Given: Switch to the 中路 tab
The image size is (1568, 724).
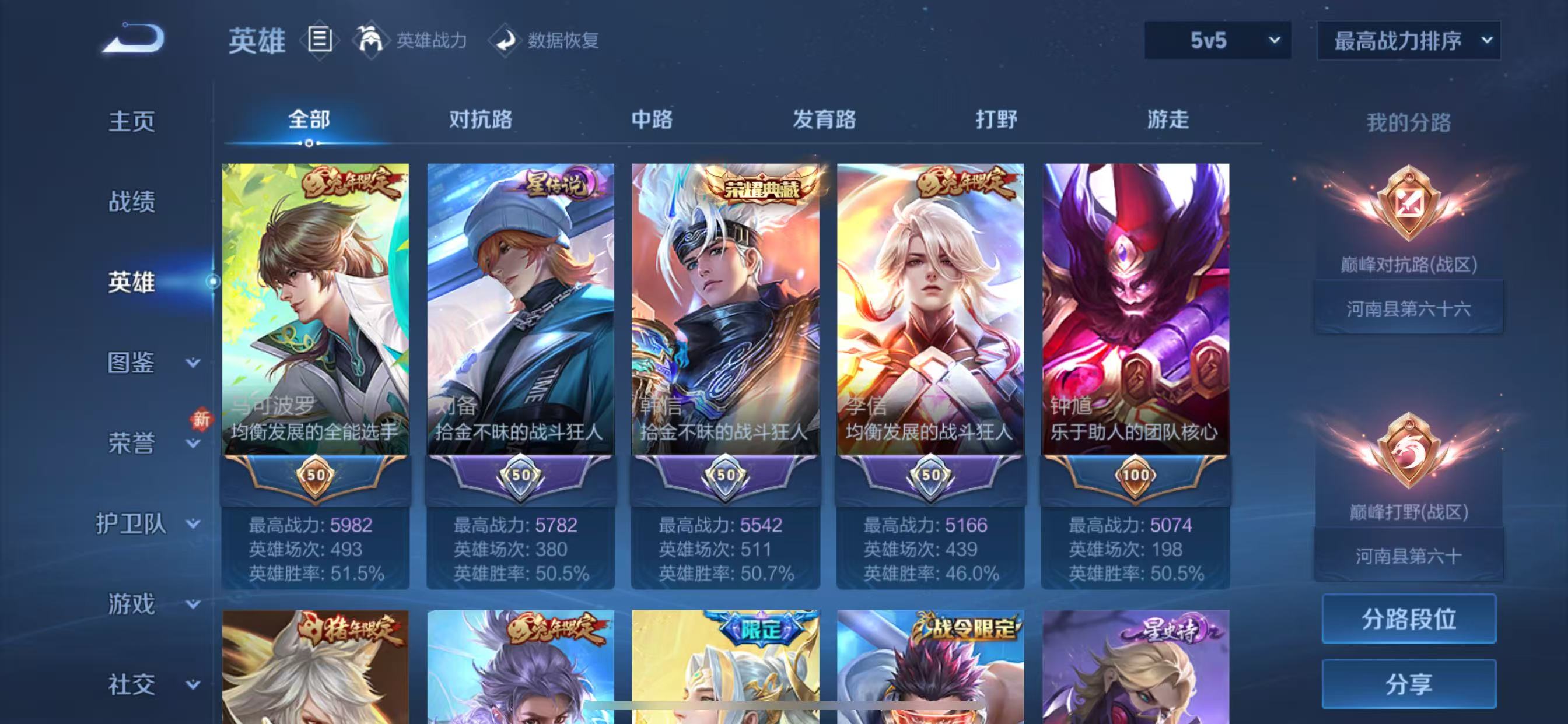Looking at the screenshot, I should 649,121.
